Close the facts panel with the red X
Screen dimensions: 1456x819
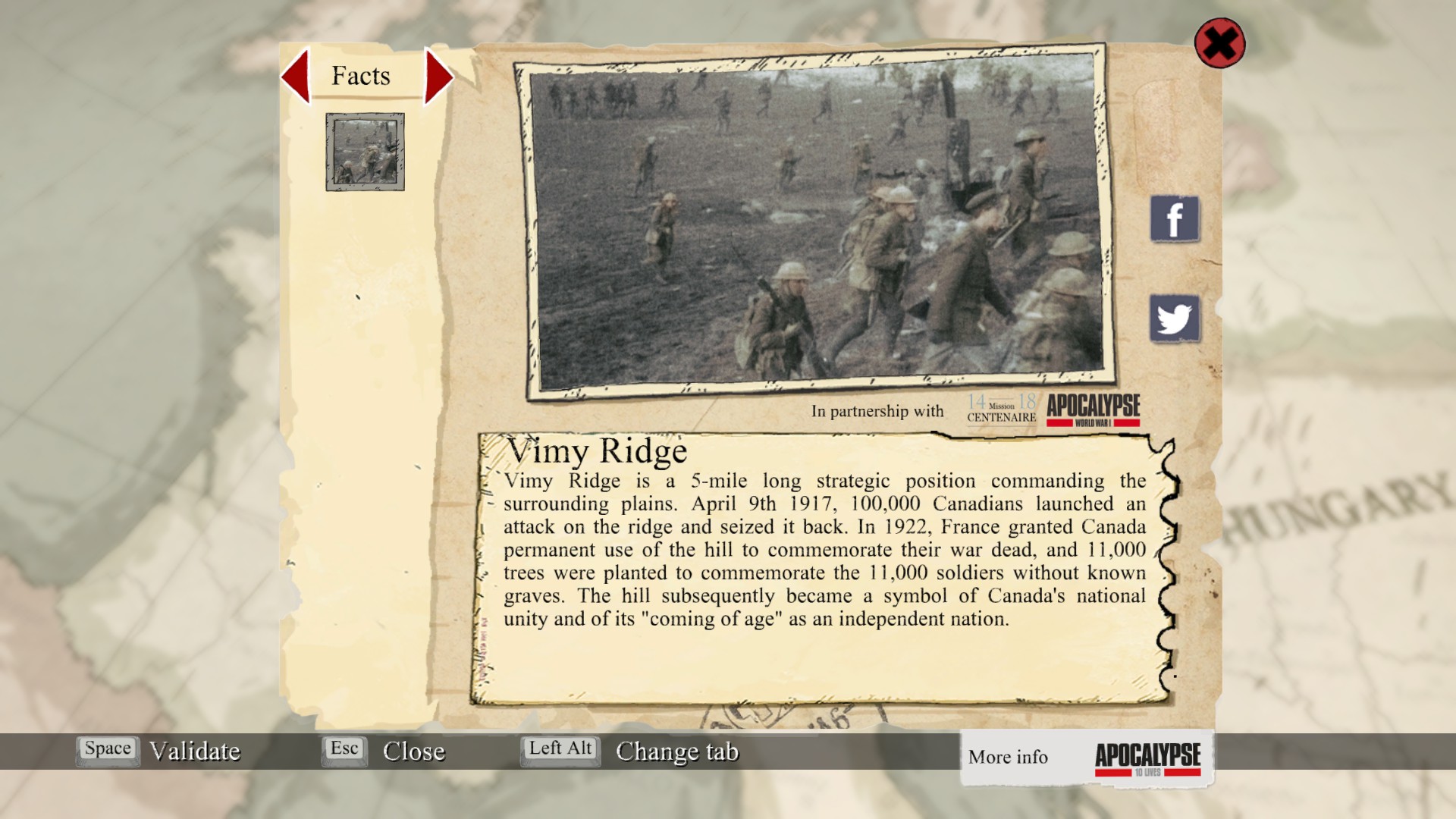pyautogui.click(x=1219, y=43)
